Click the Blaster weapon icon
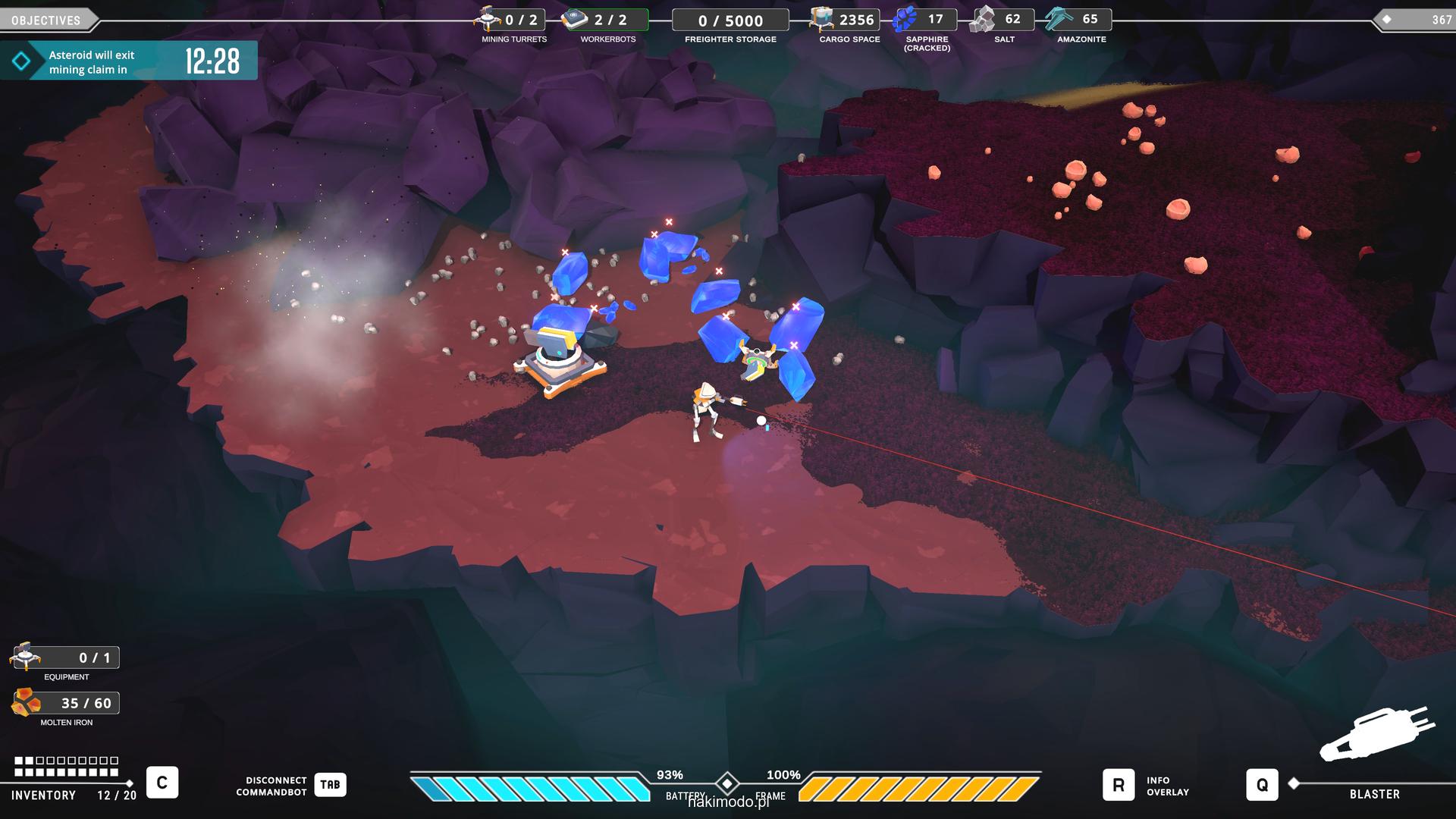 [x=1376, y=734]
